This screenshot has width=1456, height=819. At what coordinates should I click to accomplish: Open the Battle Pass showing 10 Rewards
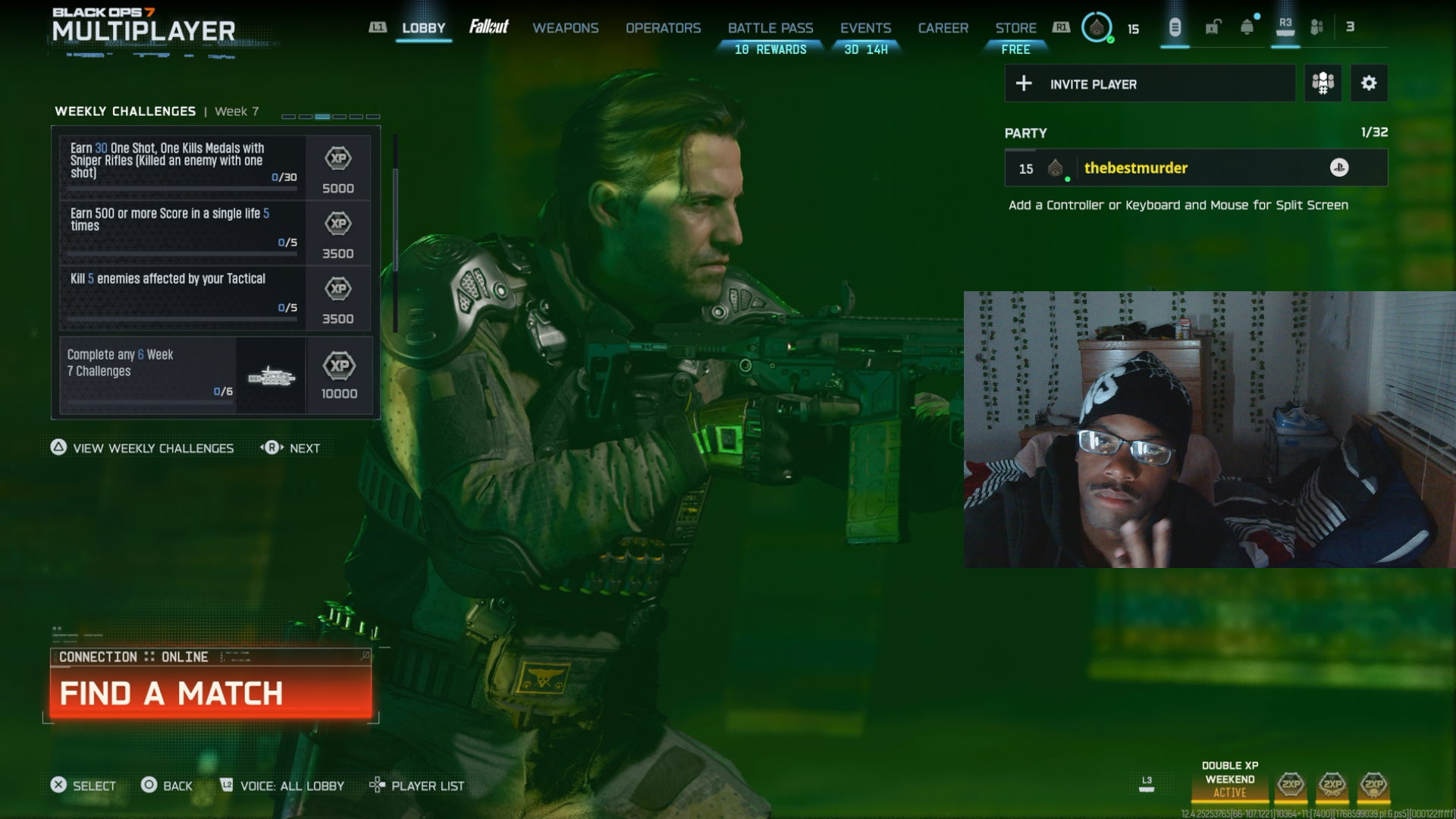tap(770, 28)
